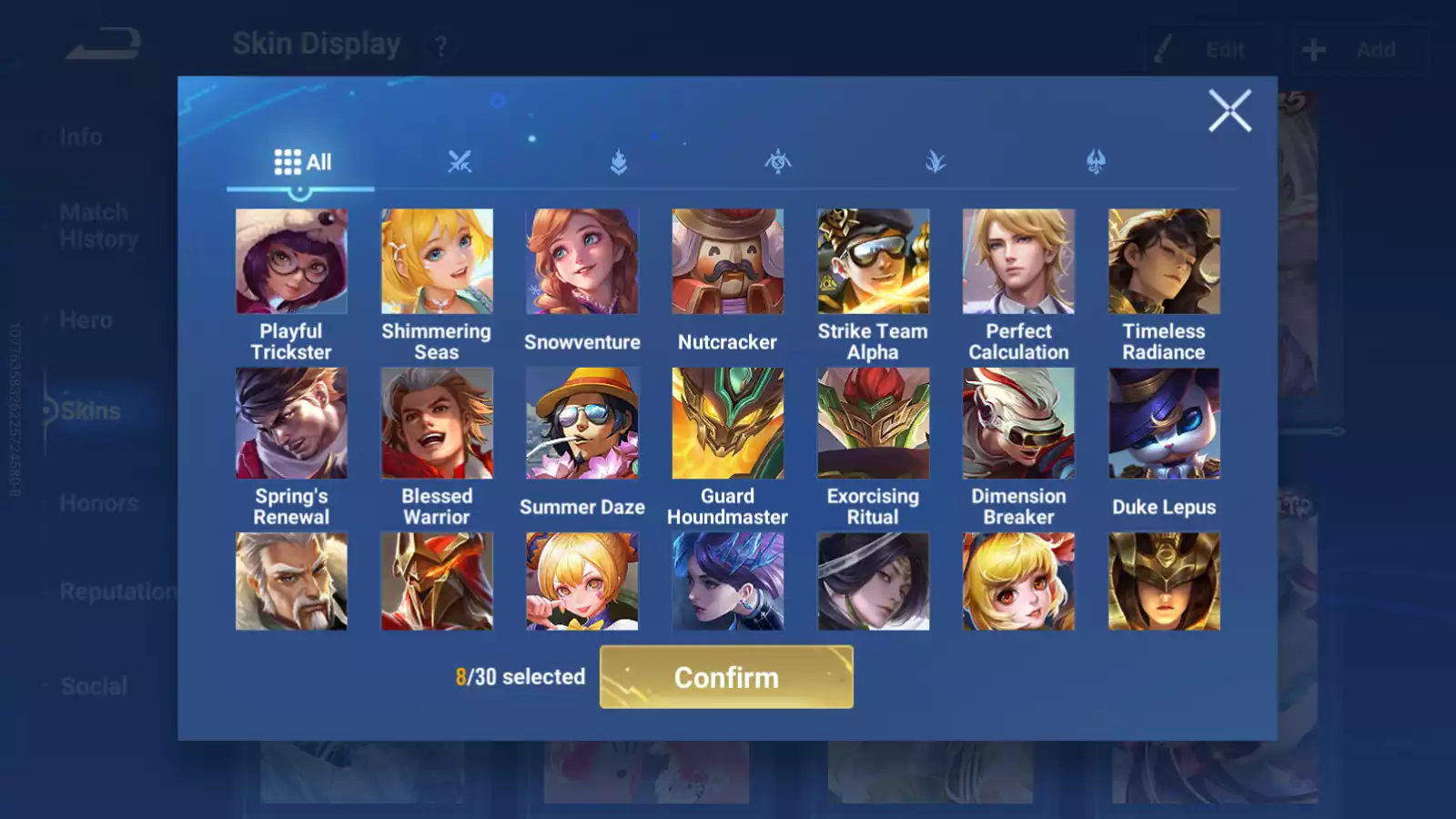Select the Perfect Calculation skin
This screenshot has width=1456, height=819.
coord(1018,262)
